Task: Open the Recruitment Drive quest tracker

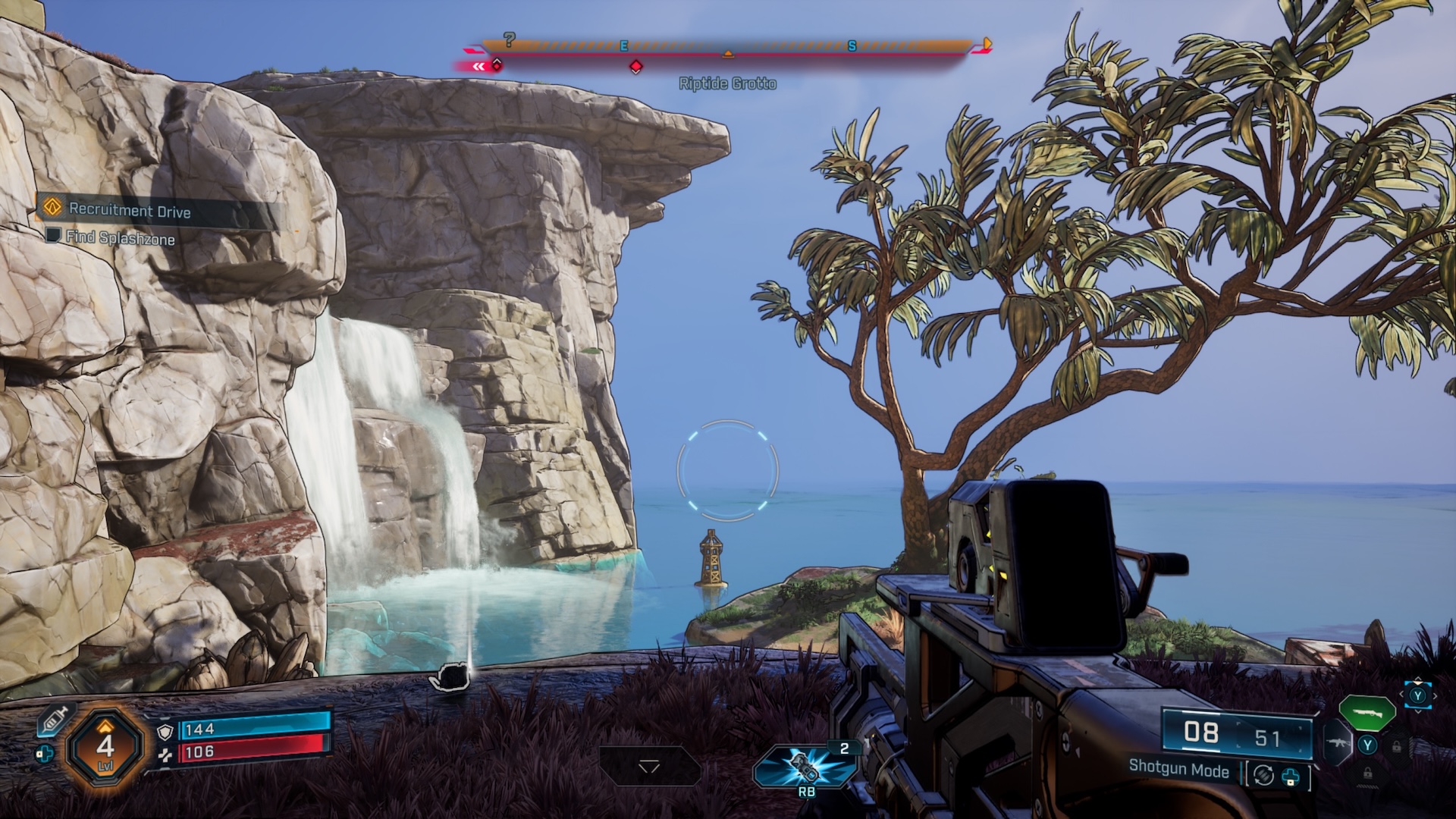Action: tap(129, 210)
